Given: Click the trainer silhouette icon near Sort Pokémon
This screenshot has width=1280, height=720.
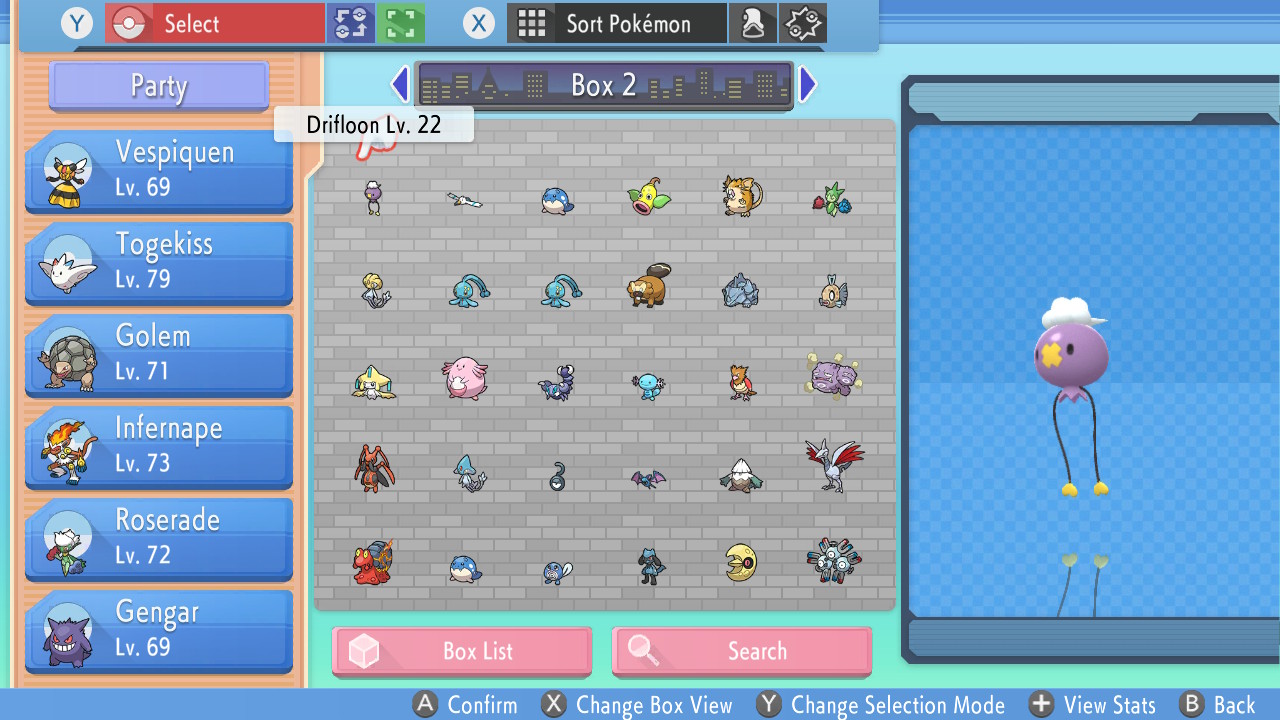Looking at the screenshot, I should coord(753,22).
